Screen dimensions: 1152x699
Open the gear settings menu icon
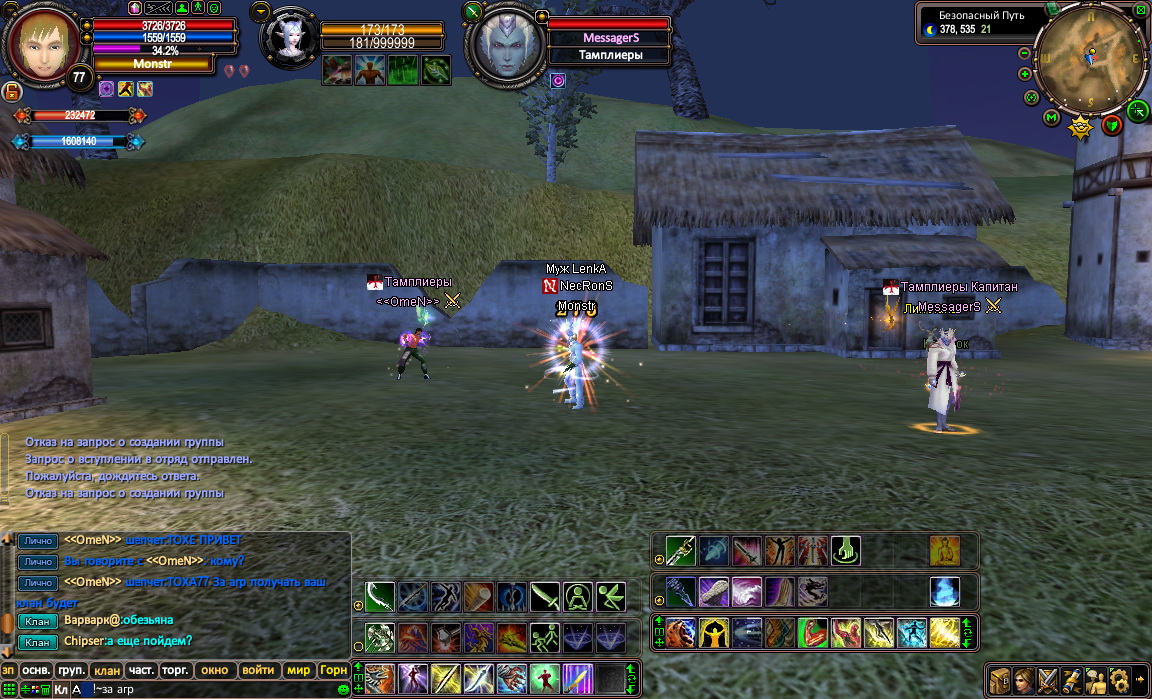point(1119,679)
